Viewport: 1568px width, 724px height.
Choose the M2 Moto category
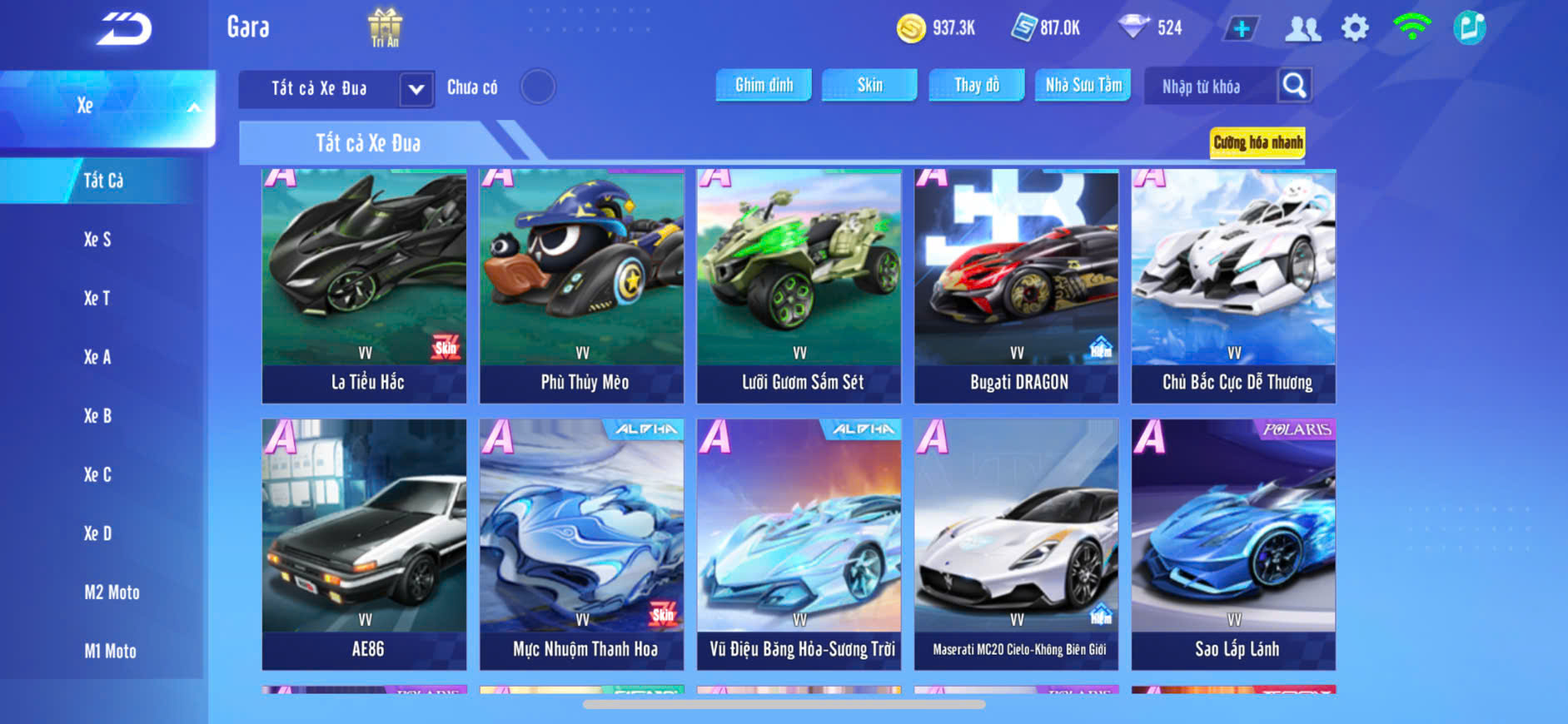pos(112,593)
